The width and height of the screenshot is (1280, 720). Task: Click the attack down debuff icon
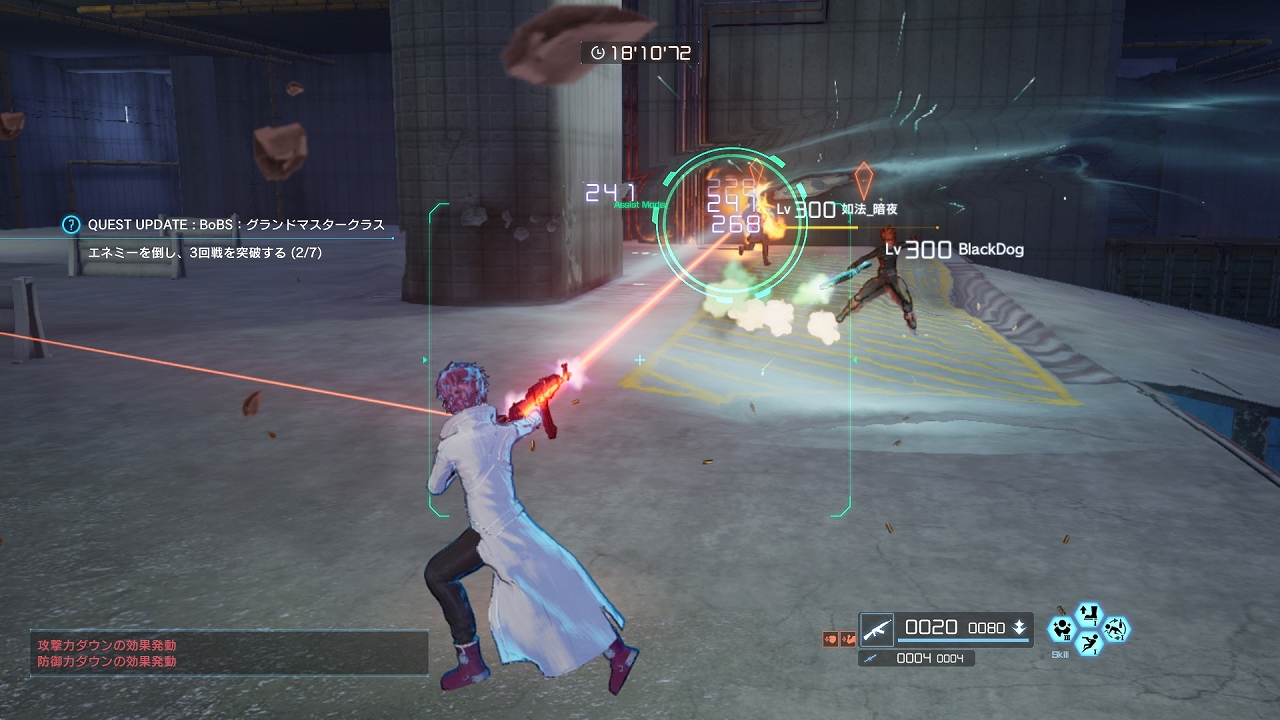pos(830,638)
